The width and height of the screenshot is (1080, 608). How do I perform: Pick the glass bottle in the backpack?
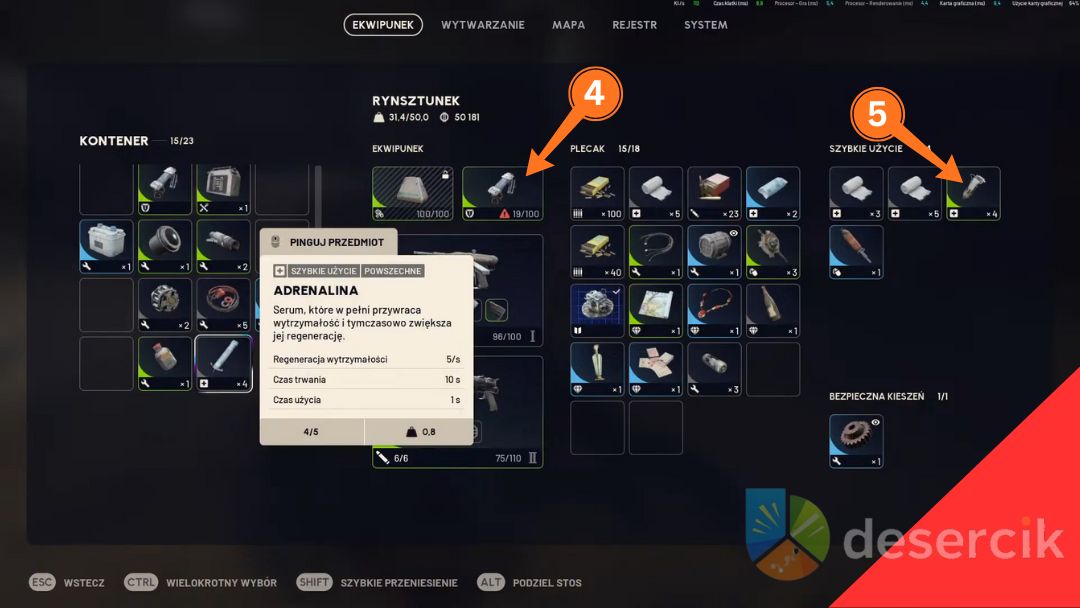coord(773,311)
